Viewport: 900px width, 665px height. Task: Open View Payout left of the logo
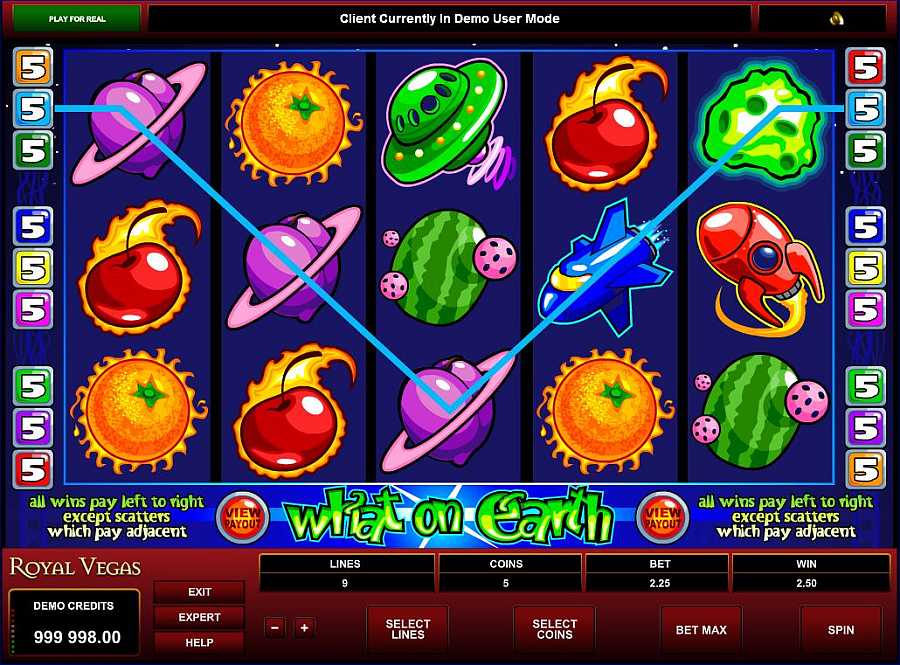[x=241, y=516]
